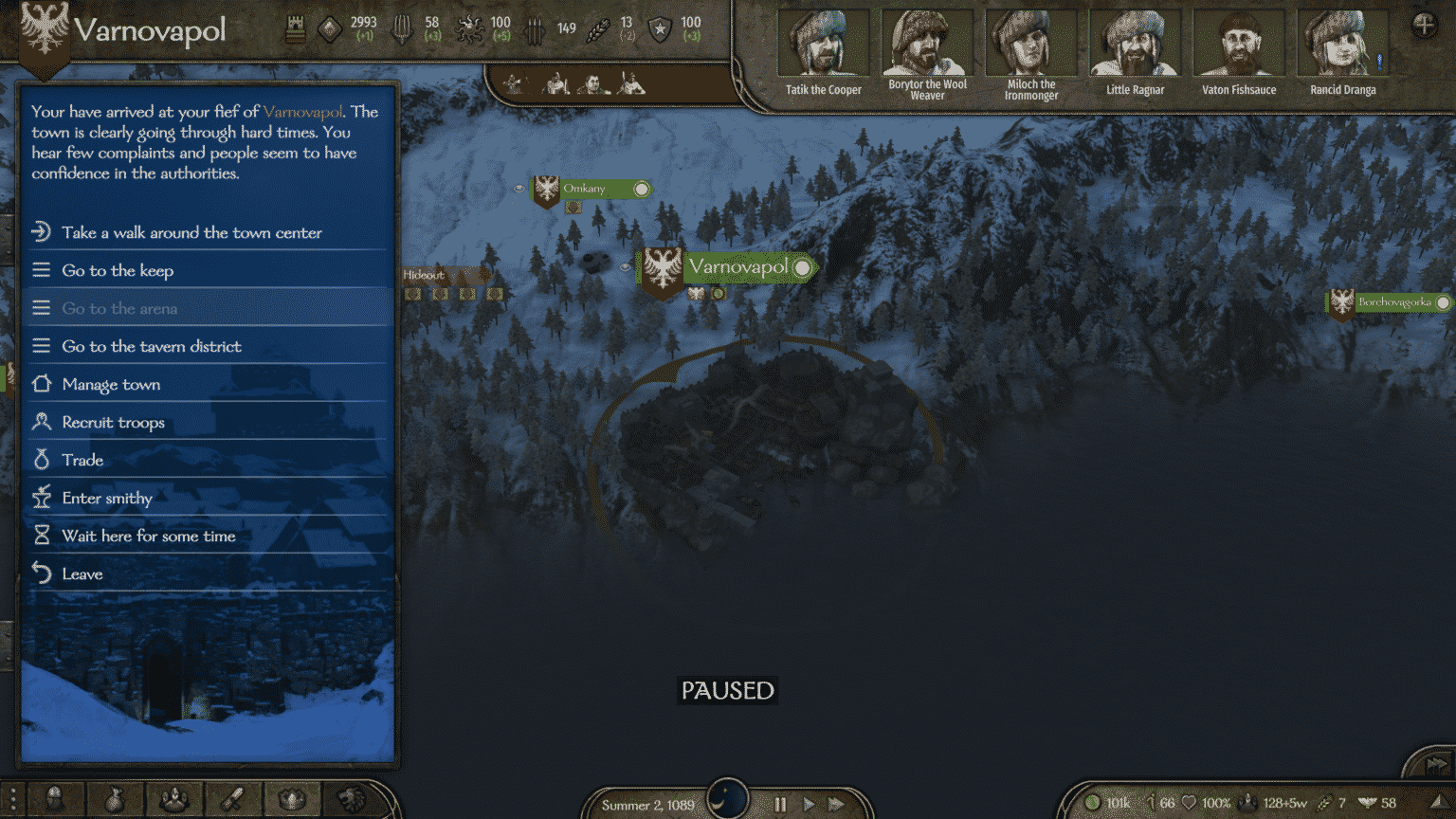This screenshot has width=1456, height=819.
Task: Open the Quests screen via dagger icon
Action: coord(232,799)
